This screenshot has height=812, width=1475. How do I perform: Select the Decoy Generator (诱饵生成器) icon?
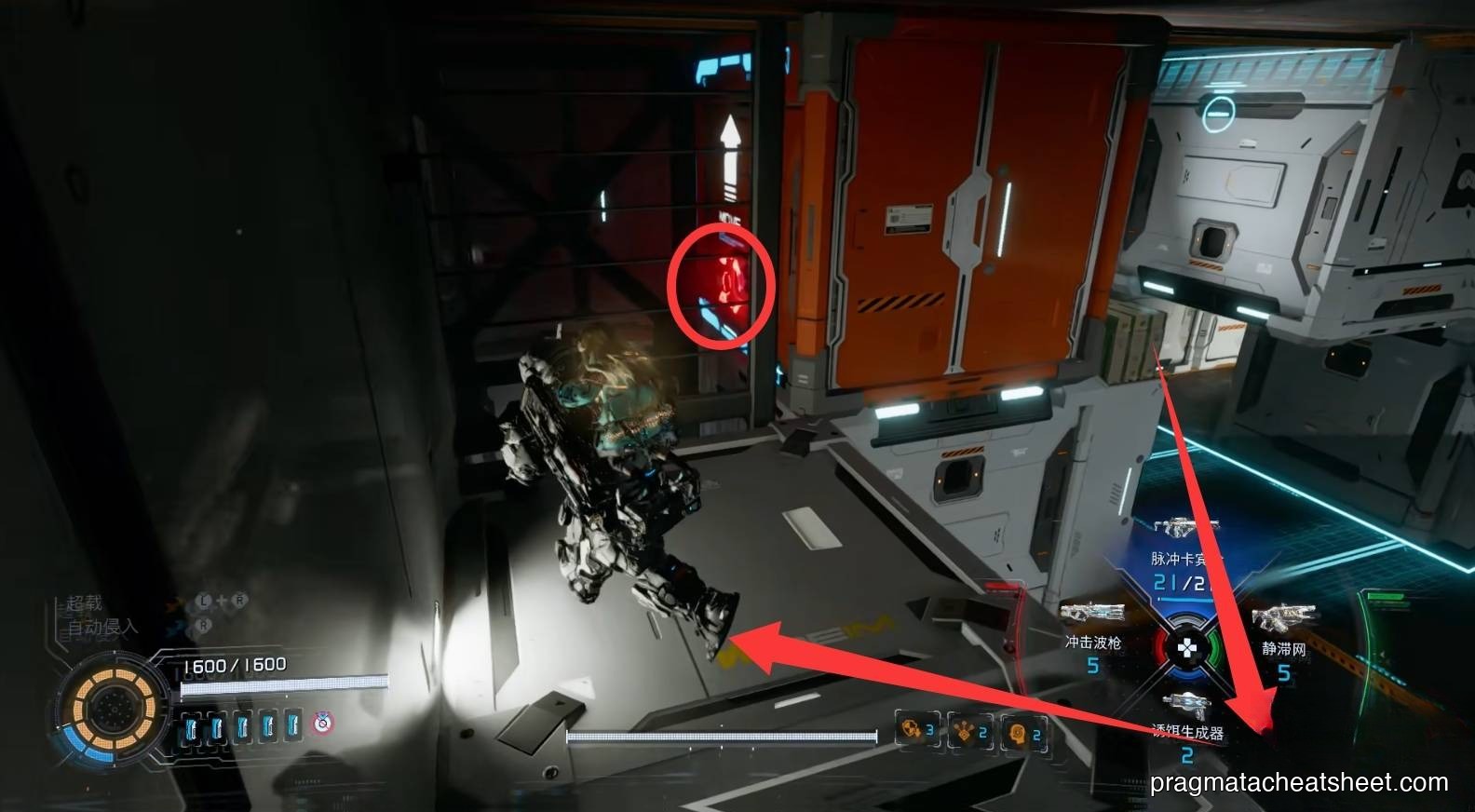1186,700
